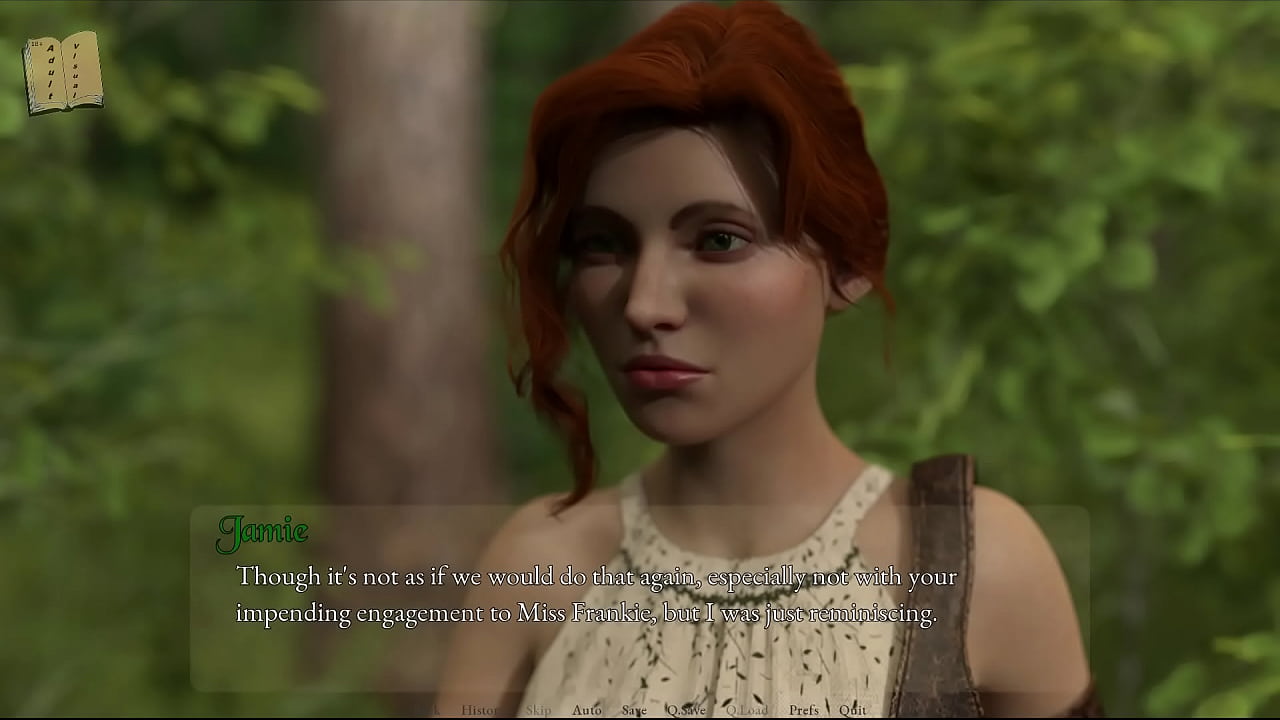The height and width of the screenshot is (720, 1280).
Task: Go Back one dialogue line
Action: 426,710
